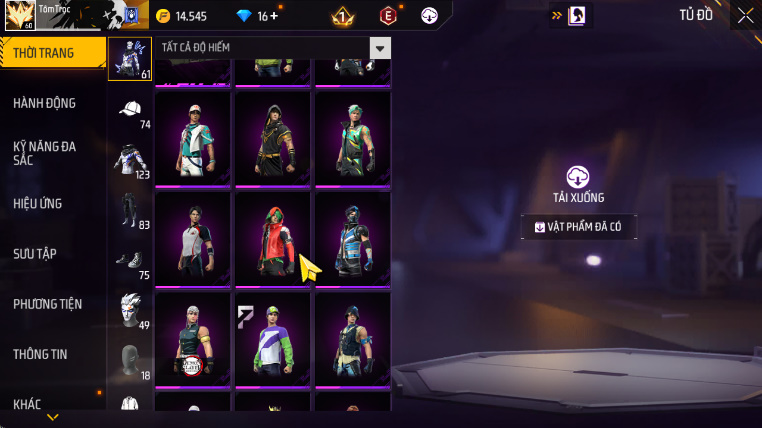
Task: Select the face mask subcategory showing 49
Action: point(130,308)
